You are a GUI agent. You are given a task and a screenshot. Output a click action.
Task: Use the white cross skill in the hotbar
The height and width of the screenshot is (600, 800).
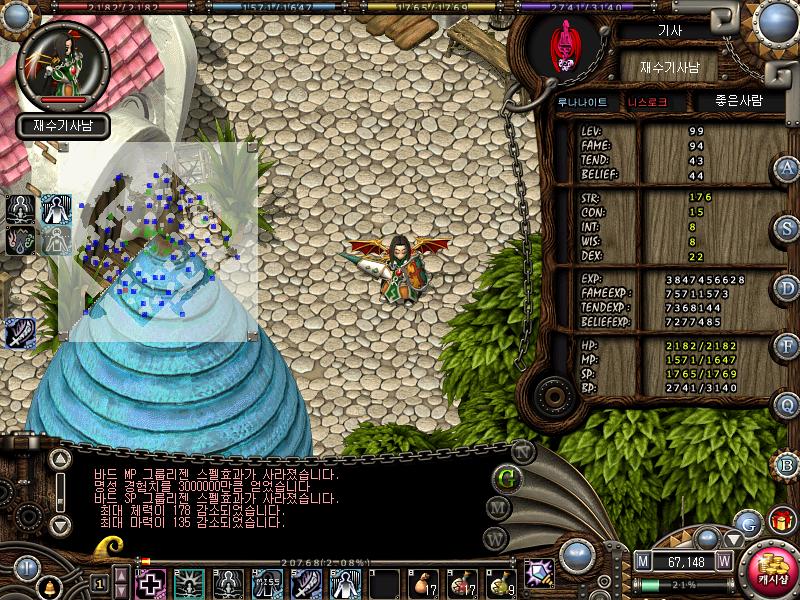(x=151, y=581)
